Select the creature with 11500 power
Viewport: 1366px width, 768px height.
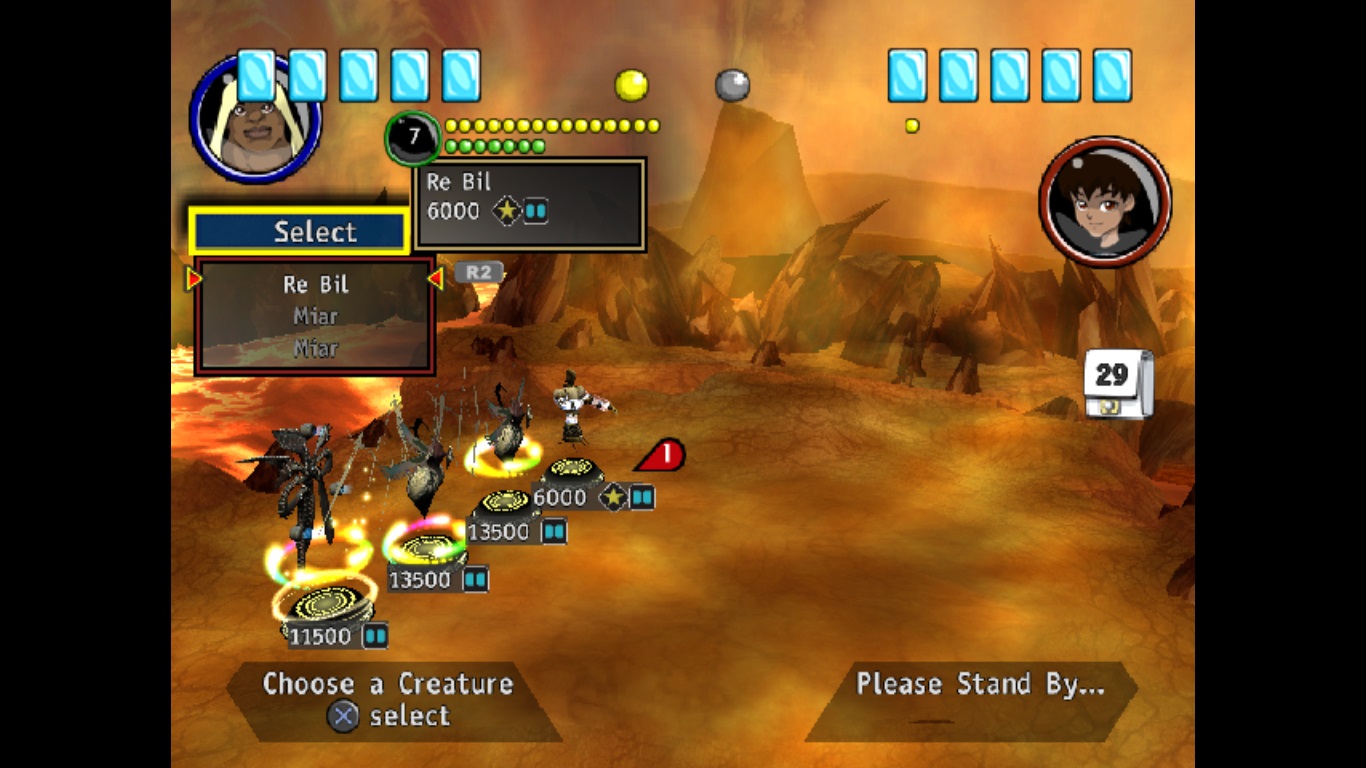coord(322,605)
